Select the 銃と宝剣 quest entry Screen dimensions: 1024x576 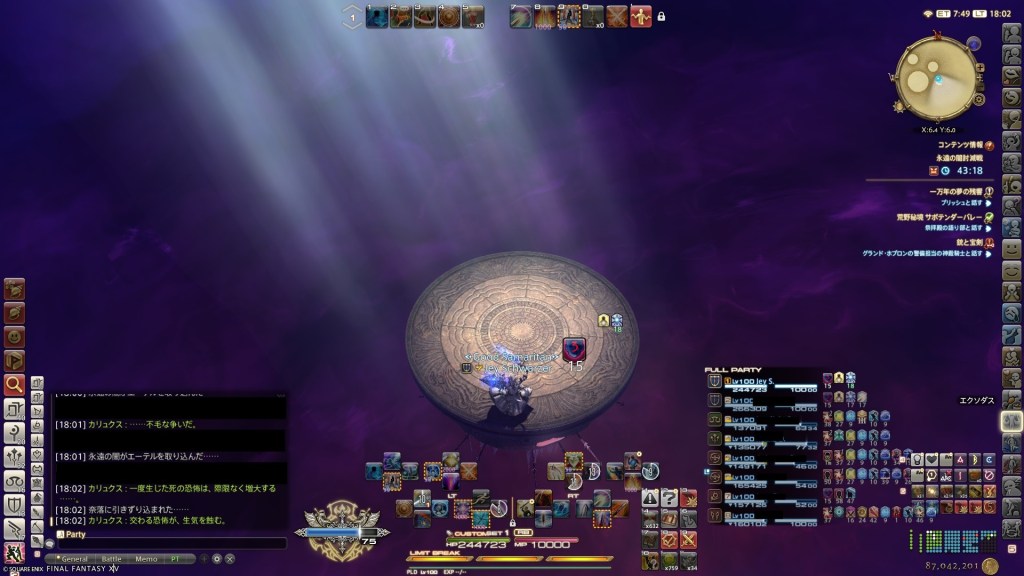tap(966, 242)
